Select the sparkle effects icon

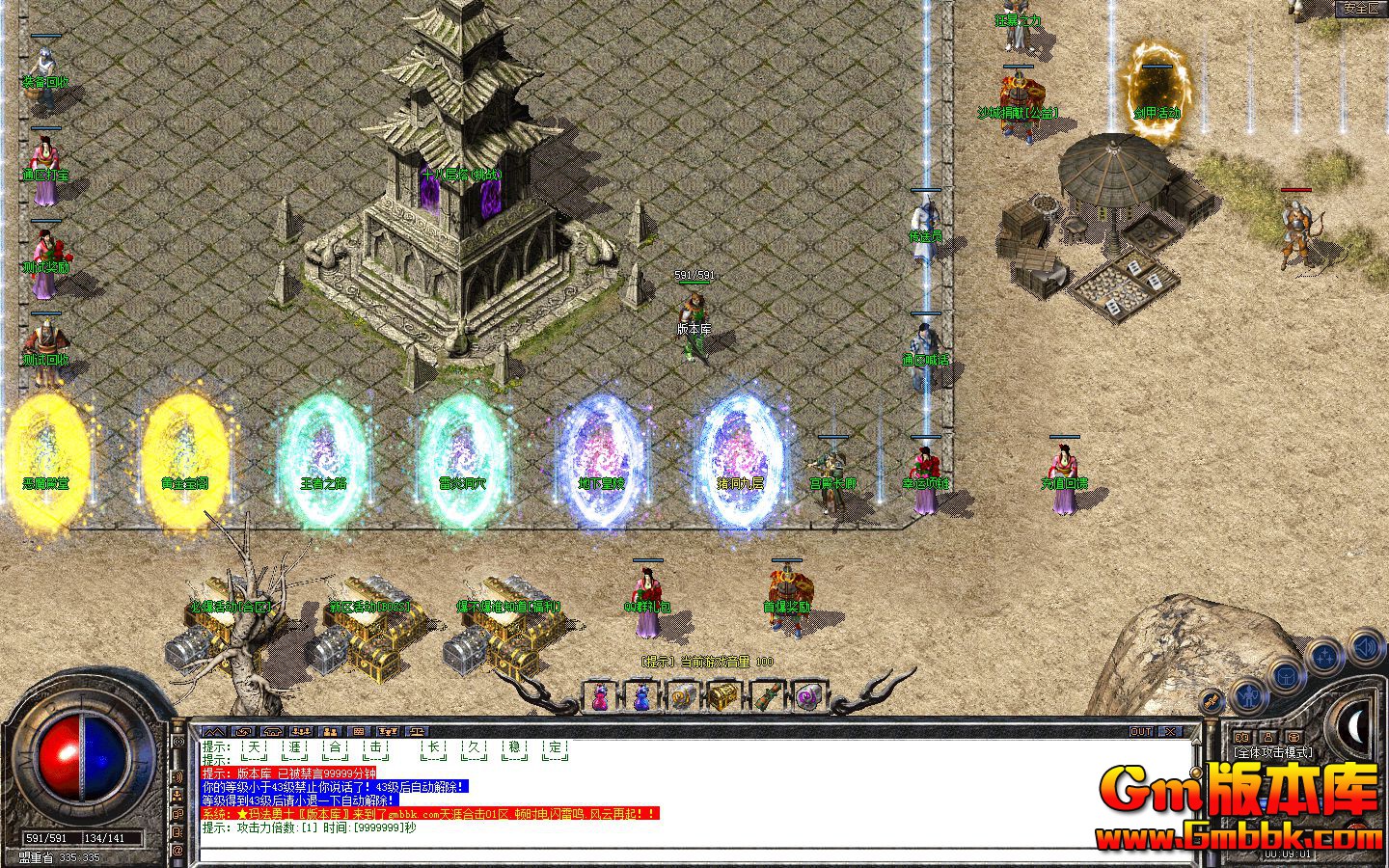[1325, 656]
